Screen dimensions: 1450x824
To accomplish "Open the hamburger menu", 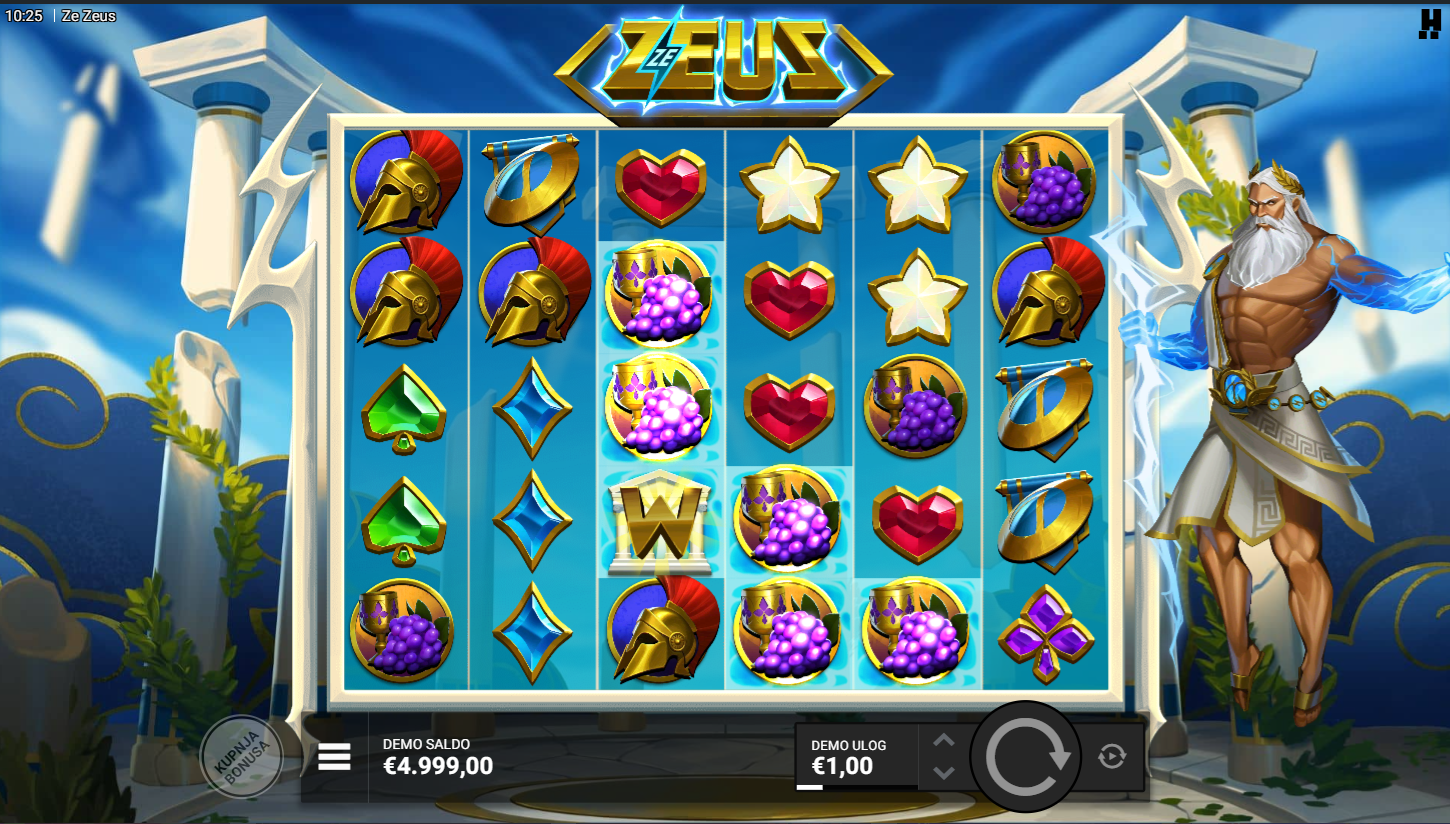I will [334, 757].
